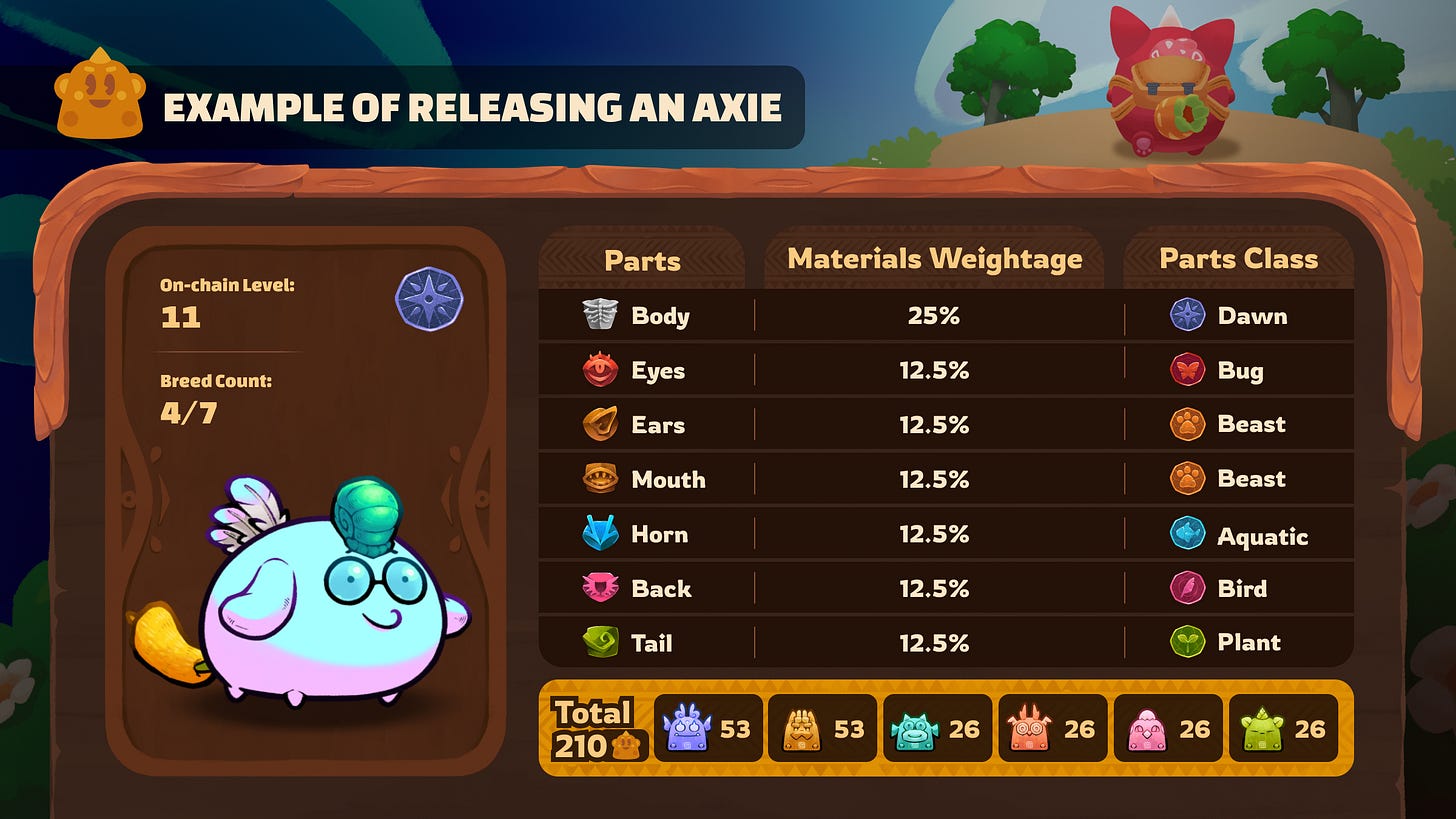This screenshot has width=1456, height=819.
Task: Open the Parts column header
Action: [641, 259]
